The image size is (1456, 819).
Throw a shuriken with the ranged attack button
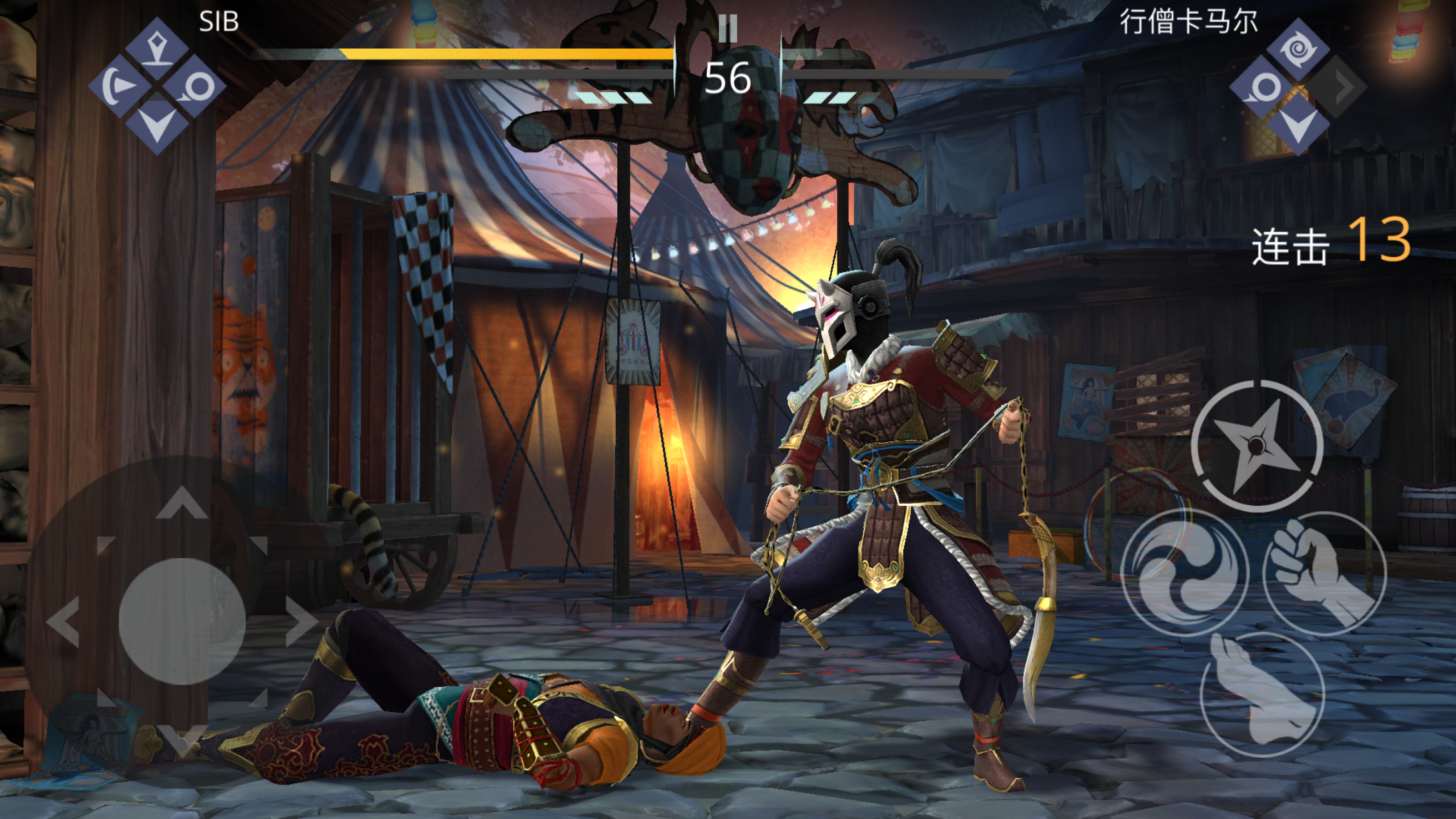[x=1257, y=446]
